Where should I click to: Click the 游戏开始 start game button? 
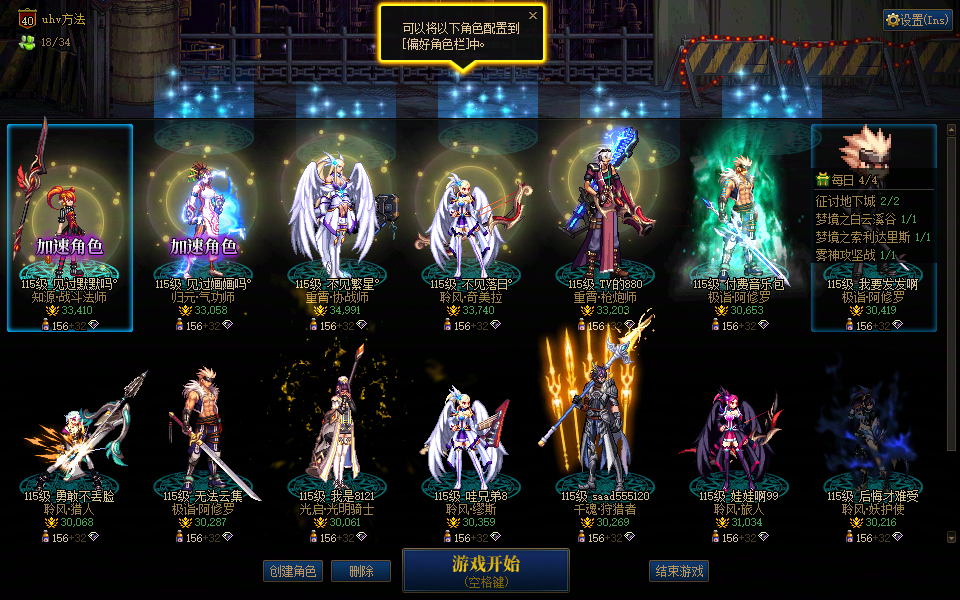pos(485,569)
